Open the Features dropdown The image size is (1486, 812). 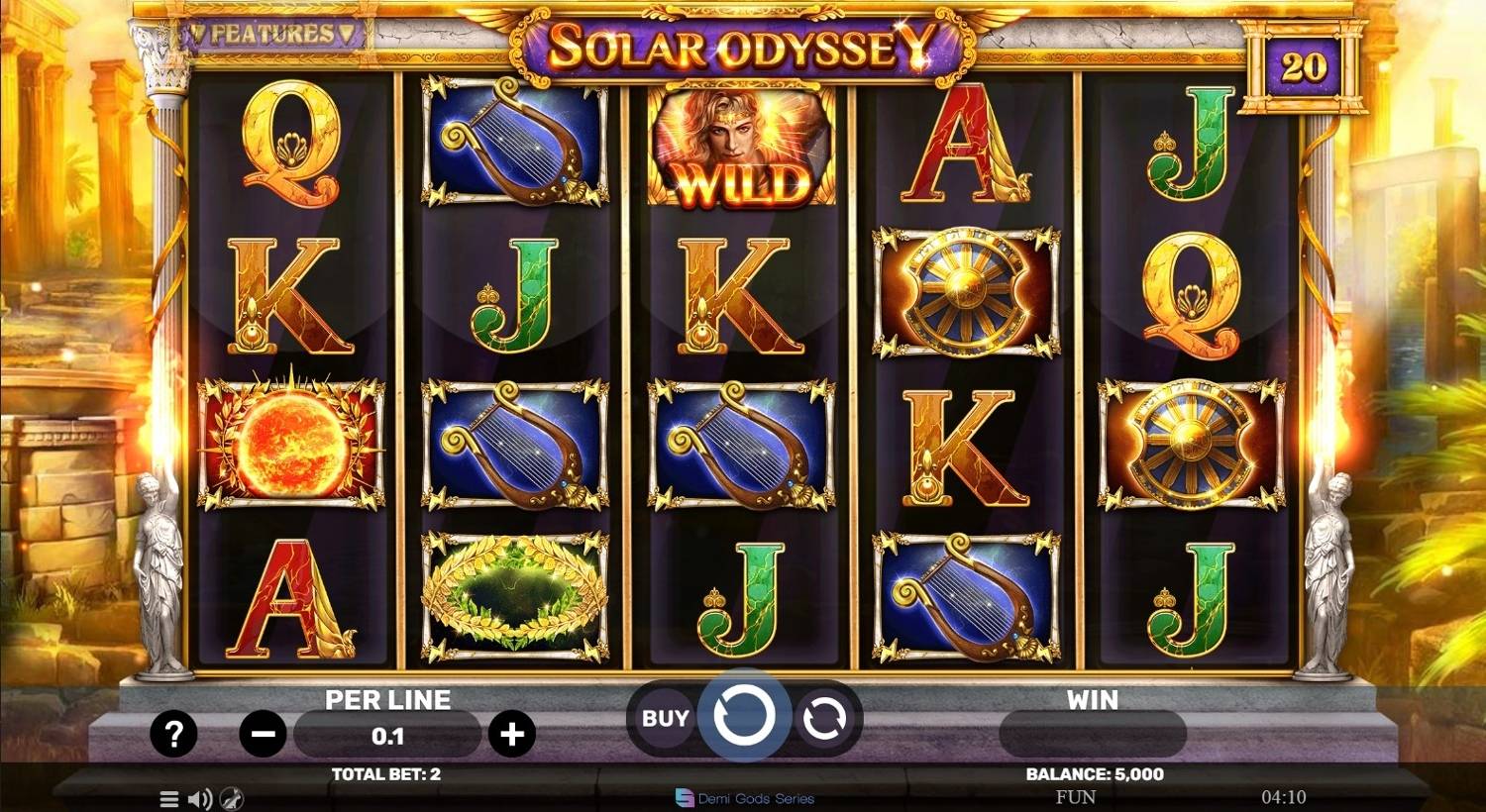coord(271,35)
